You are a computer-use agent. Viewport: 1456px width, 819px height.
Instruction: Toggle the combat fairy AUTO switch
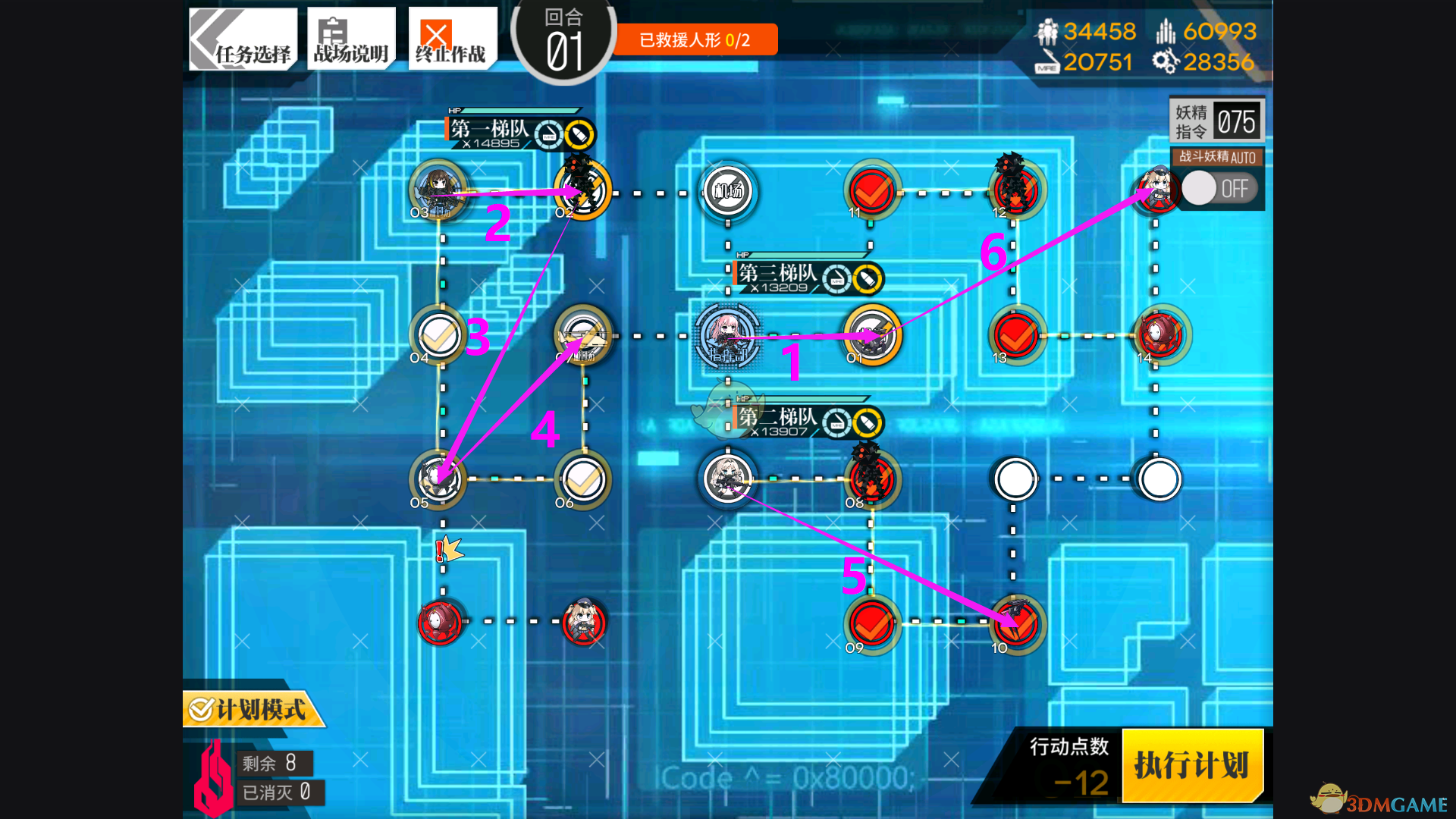tap(1219, 189)
